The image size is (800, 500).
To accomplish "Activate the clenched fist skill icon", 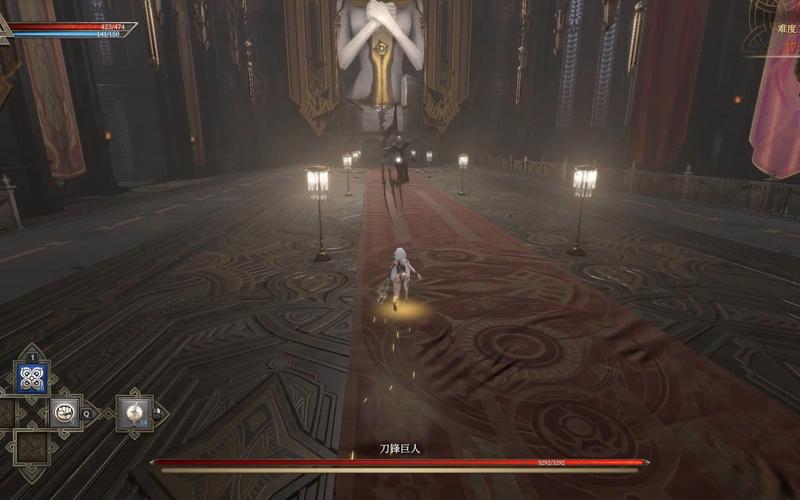I will pyautogui.click(x=66, y=410).
